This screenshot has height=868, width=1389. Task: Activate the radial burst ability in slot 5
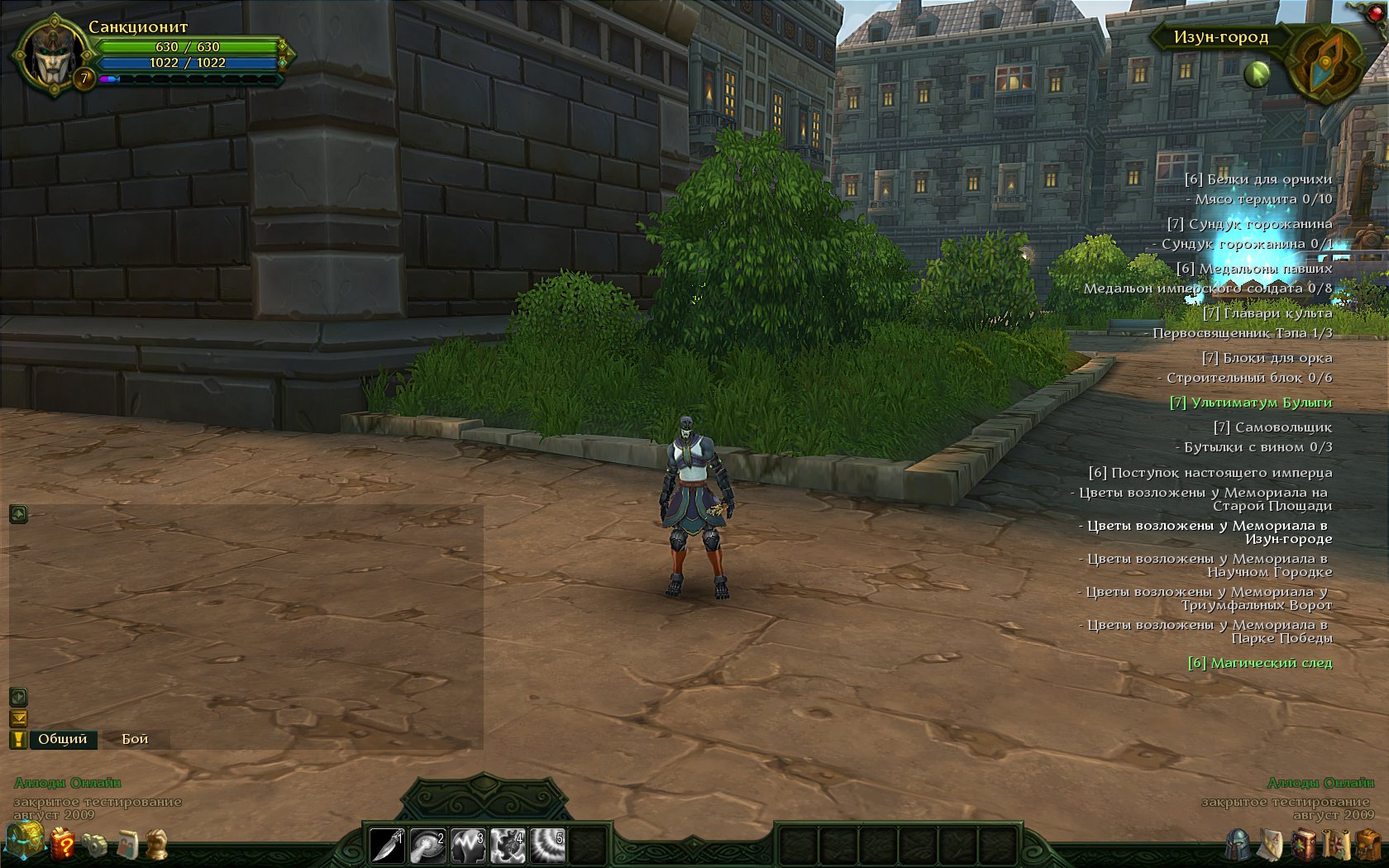pos(548,845)
